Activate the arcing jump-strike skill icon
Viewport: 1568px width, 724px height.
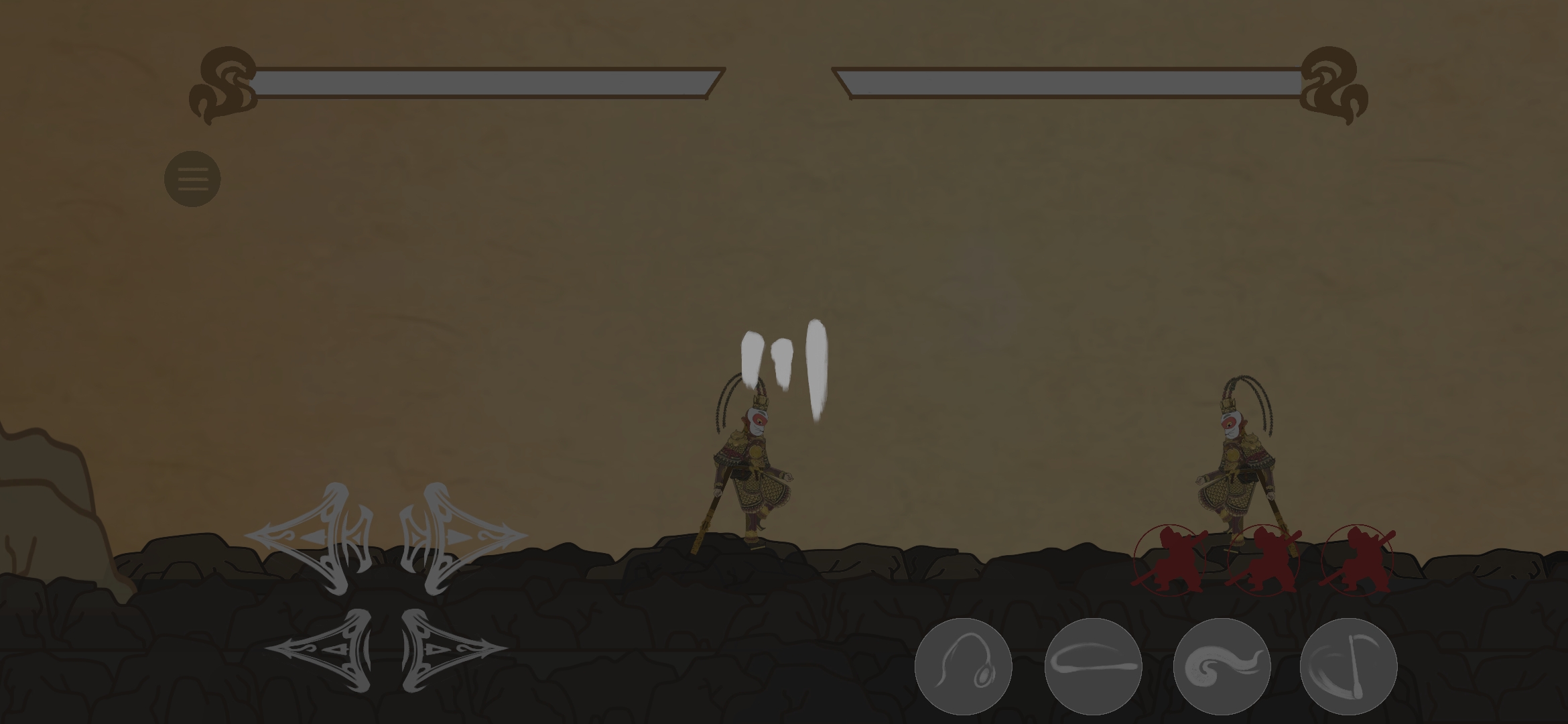963,666
